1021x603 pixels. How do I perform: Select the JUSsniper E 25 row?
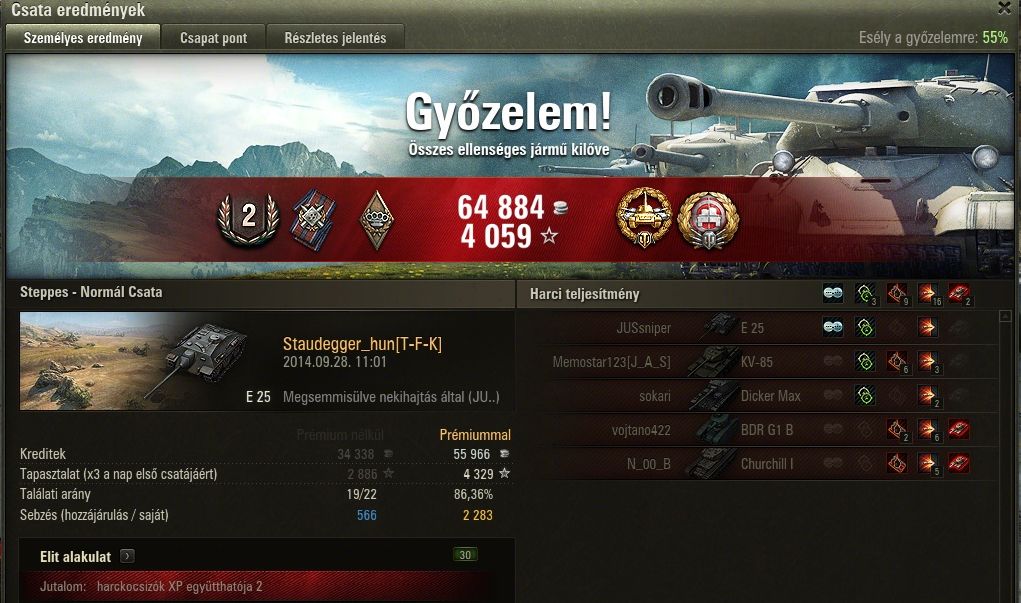coord(759,327)
